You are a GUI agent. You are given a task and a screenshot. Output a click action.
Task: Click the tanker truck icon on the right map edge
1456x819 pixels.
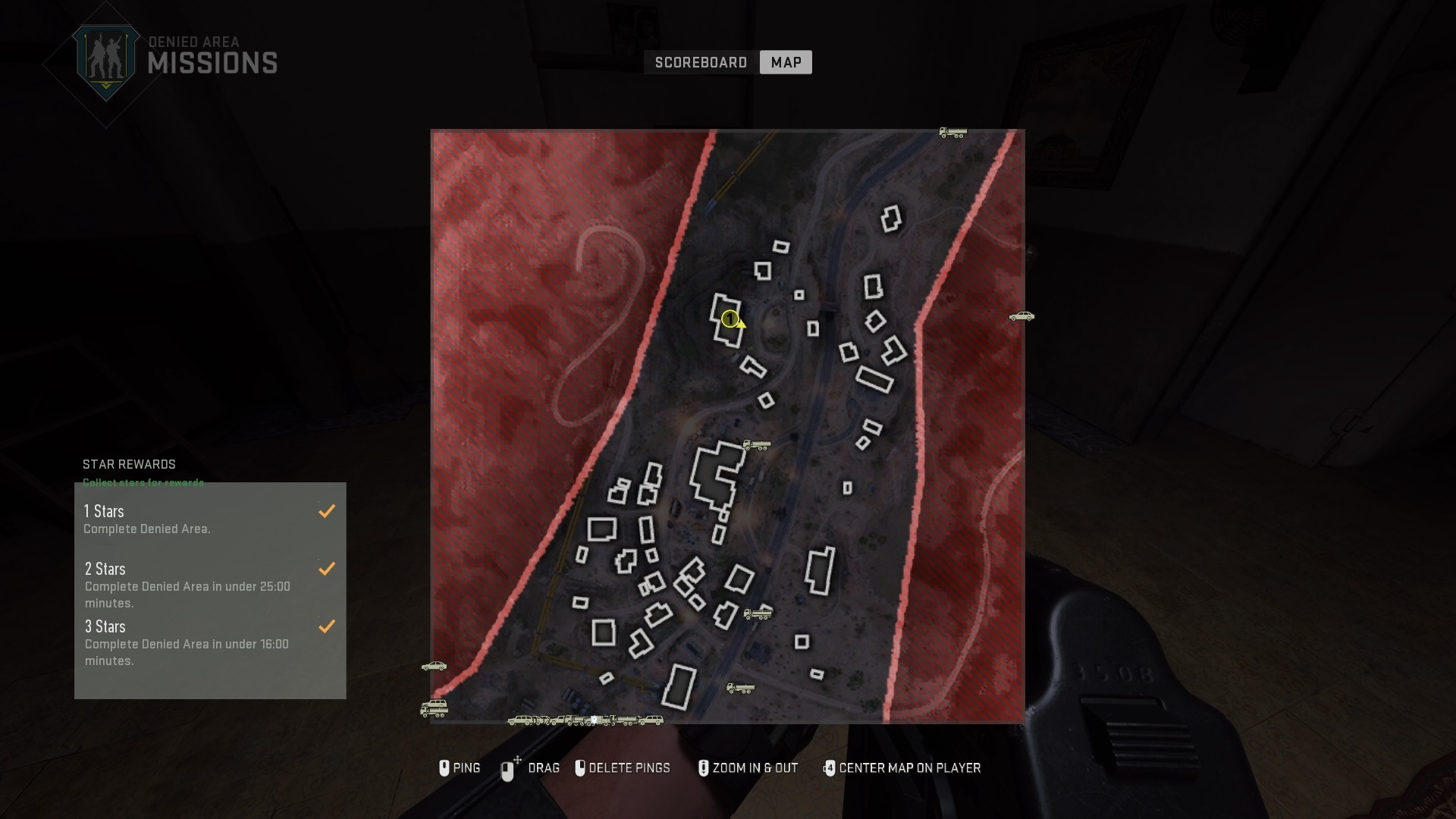pos(1023,316)
